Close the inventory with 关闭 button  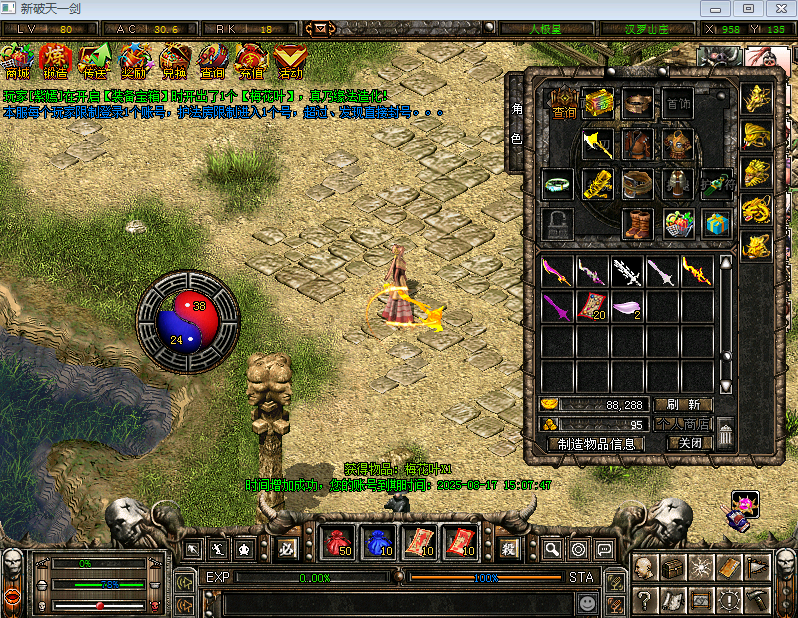(x=690, y=443)
